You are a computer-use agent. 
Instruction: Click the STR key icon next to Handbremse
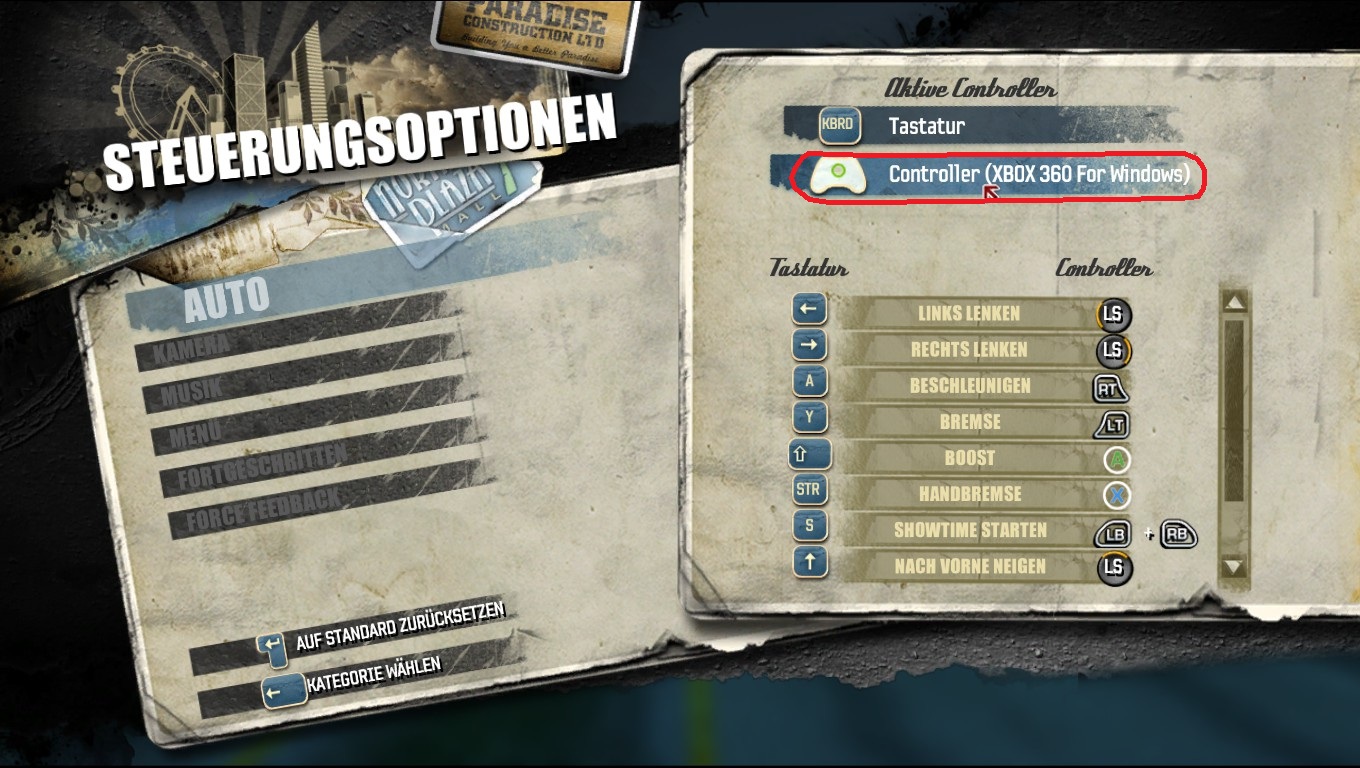click(x=809, y=490)
